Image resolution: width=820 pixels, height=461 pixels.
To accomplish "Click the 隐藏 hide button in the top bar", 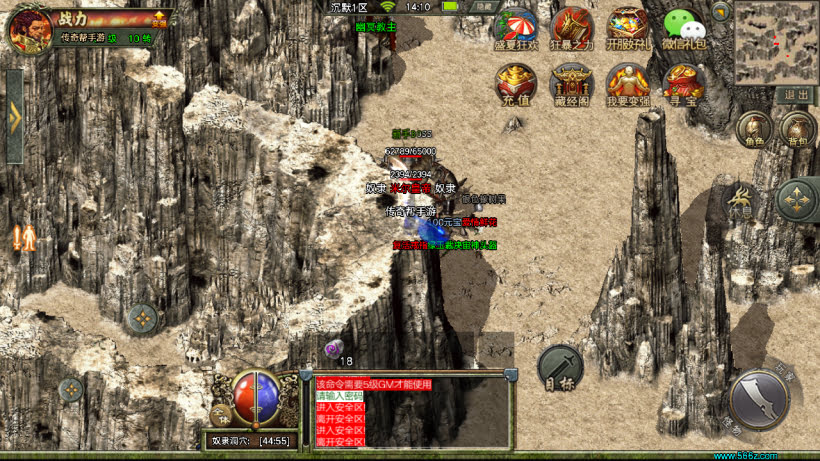I will pyautogui.click(x=484, y=7).
